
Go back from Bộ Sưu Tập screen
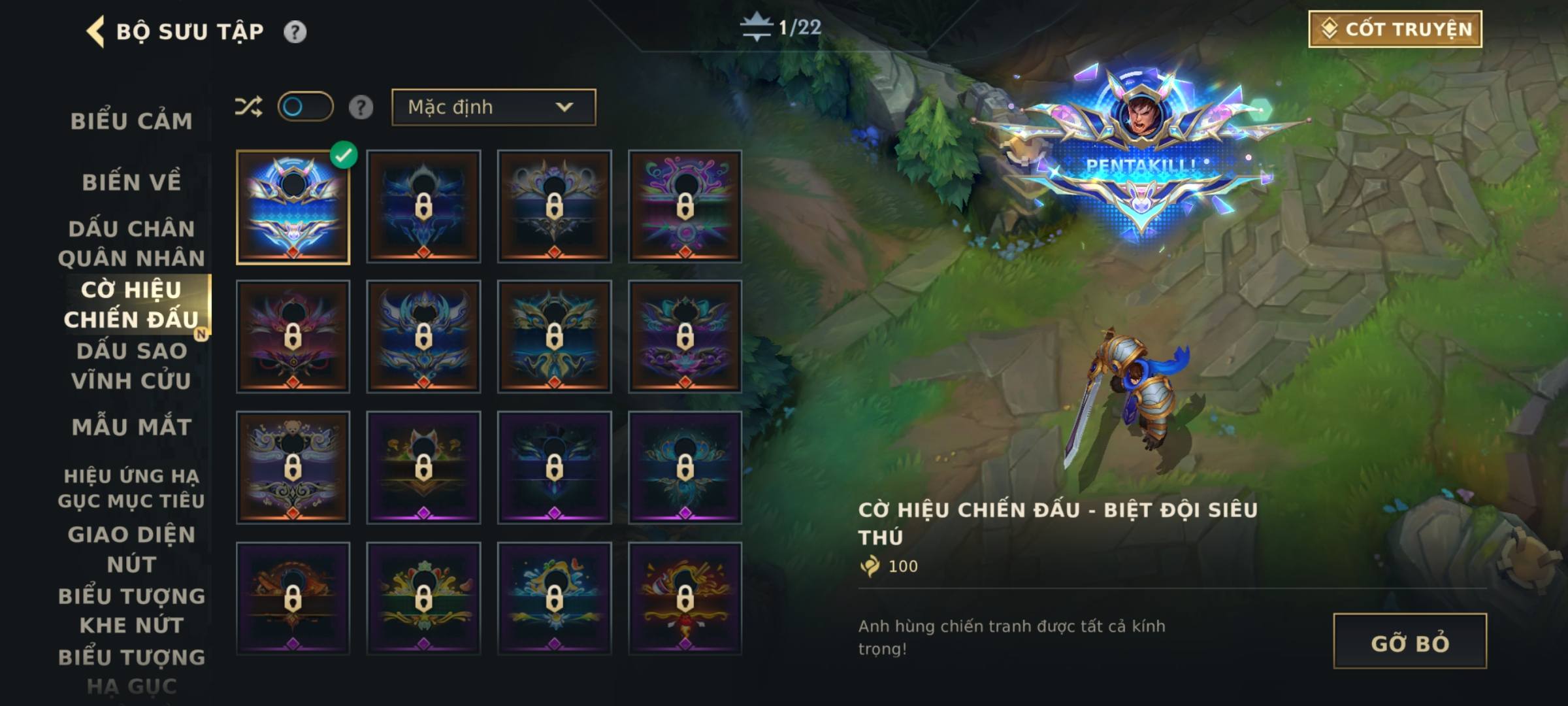click(x=95, y=31)
